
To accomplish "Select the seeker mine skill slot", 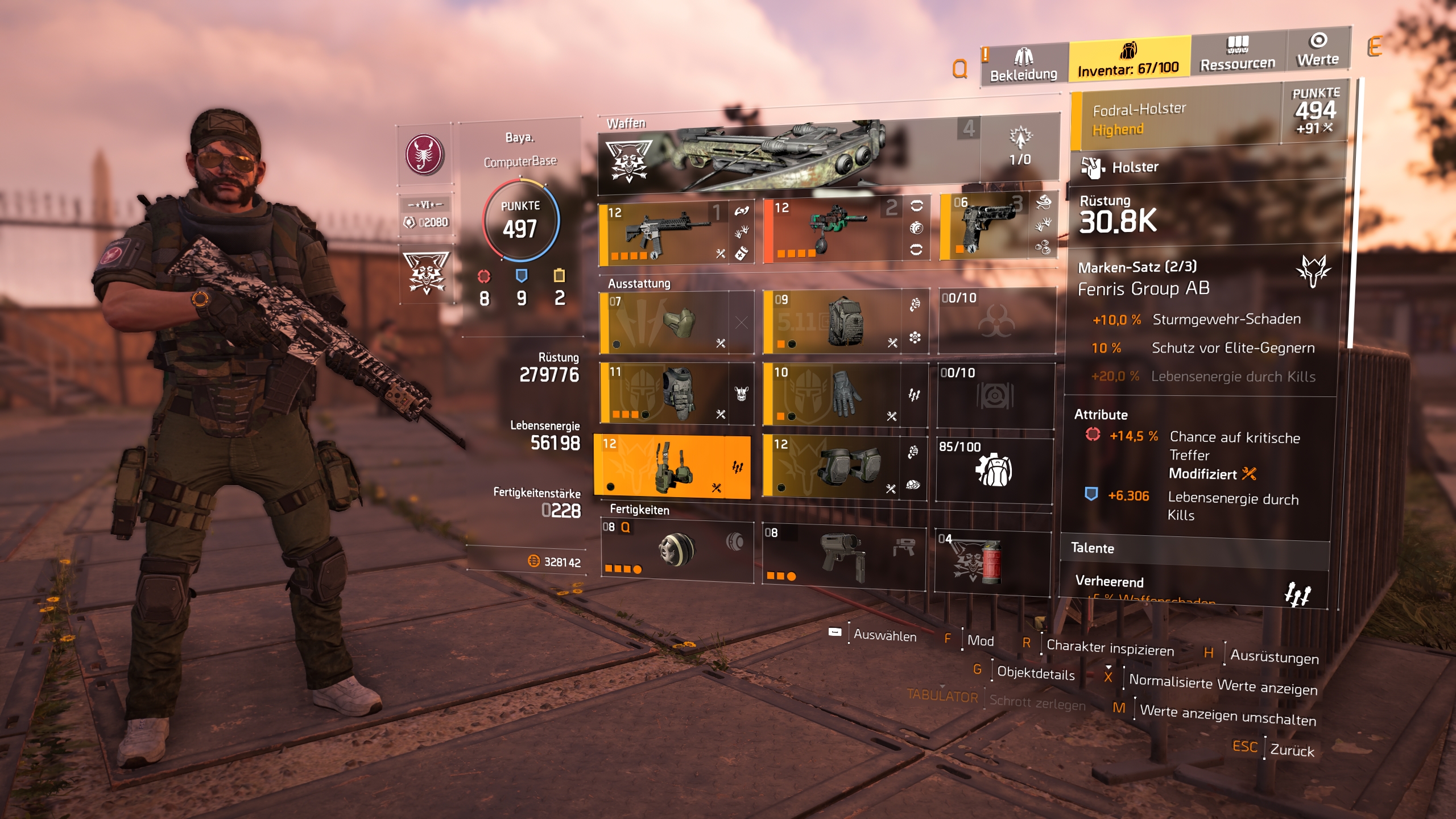I will [x=677, y=551].
